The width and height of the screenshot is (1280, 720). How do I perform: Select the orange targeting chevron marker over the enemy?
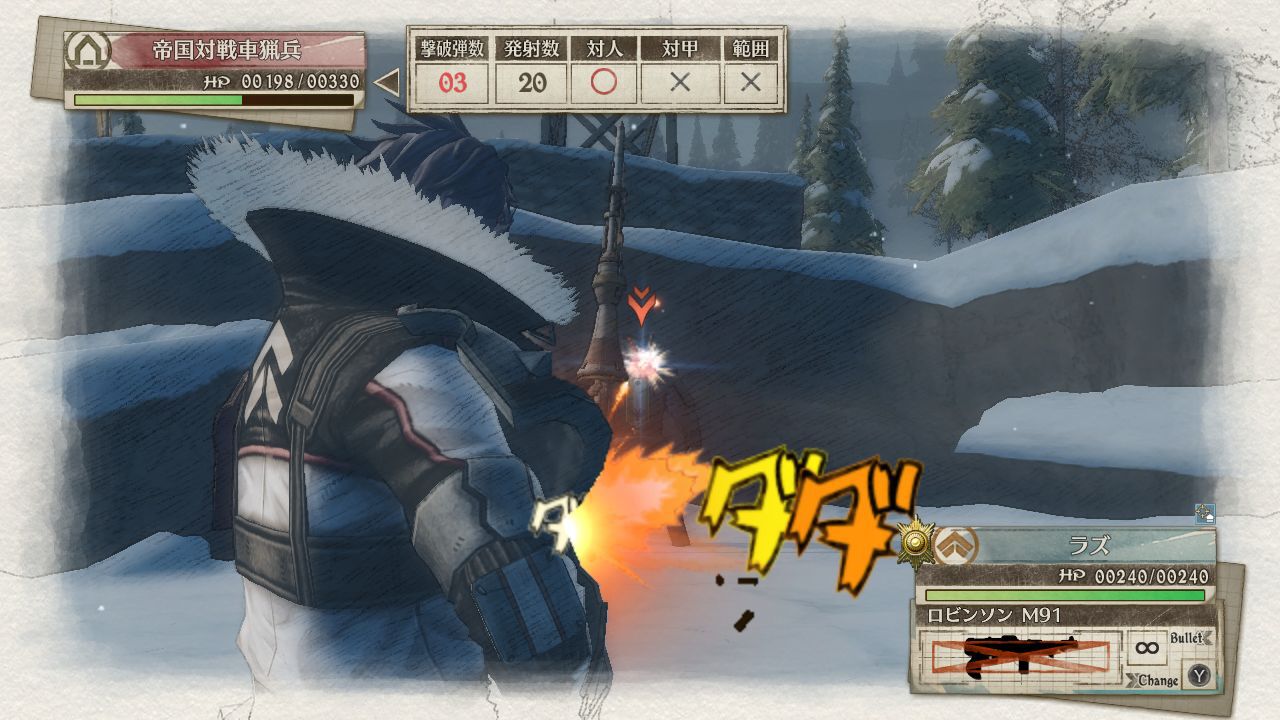(641, 300)
